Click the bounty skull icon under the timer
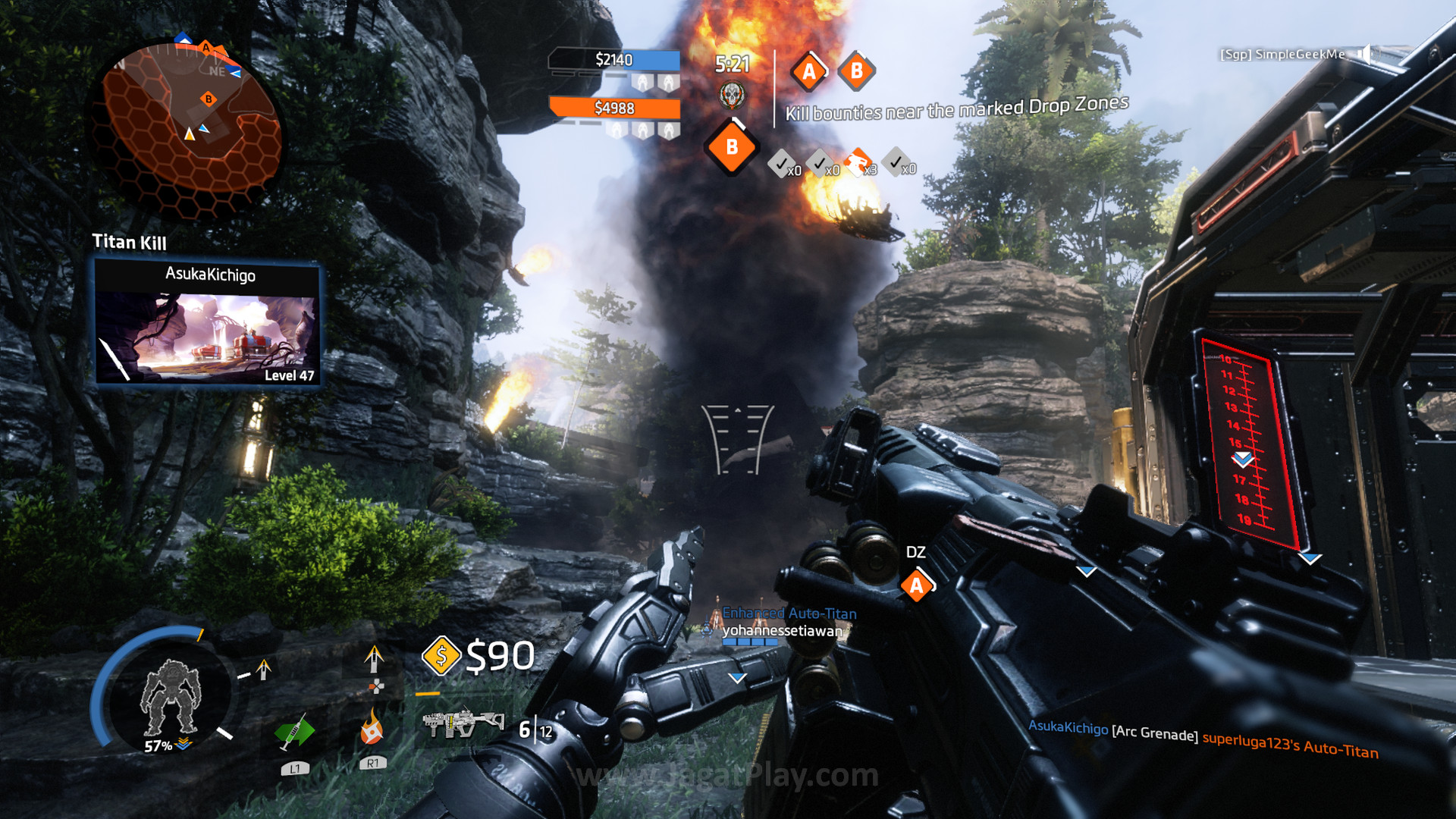1456x819 pixels. tap(732, 95)
